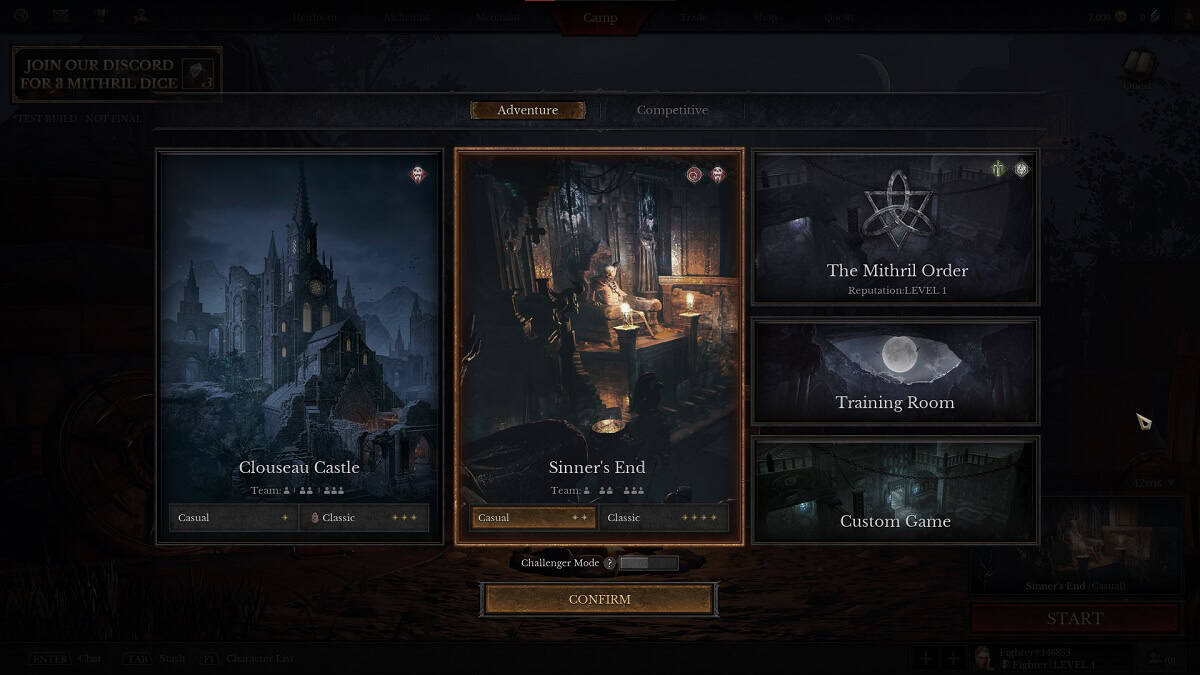Image resolution: width=1200 pixels, height=675 pixels.
Task: Select Casual difficulty for Clouseau Castle
Action: click(234, 518)
